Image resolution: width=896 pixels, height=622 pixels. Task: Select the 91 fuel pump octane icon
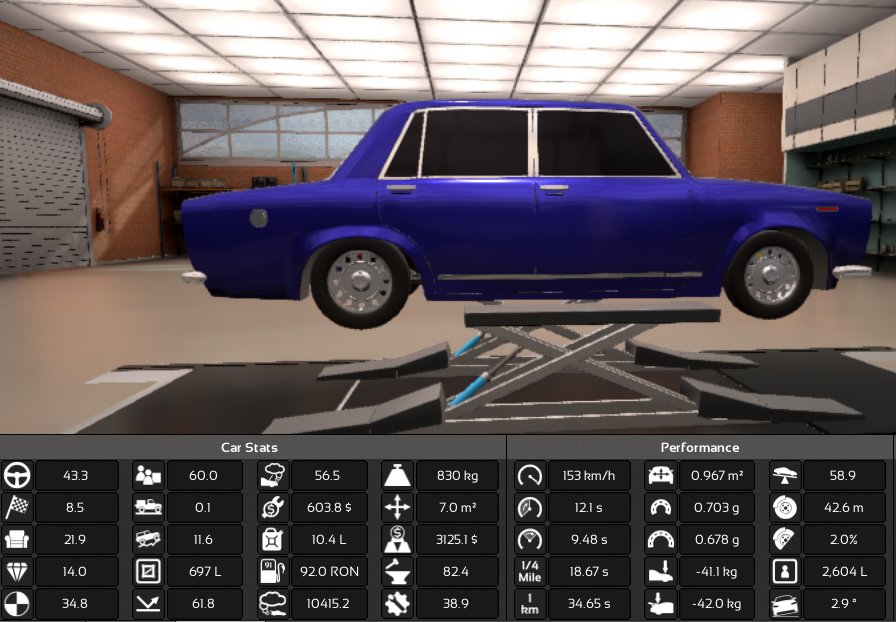pos(273,572)
